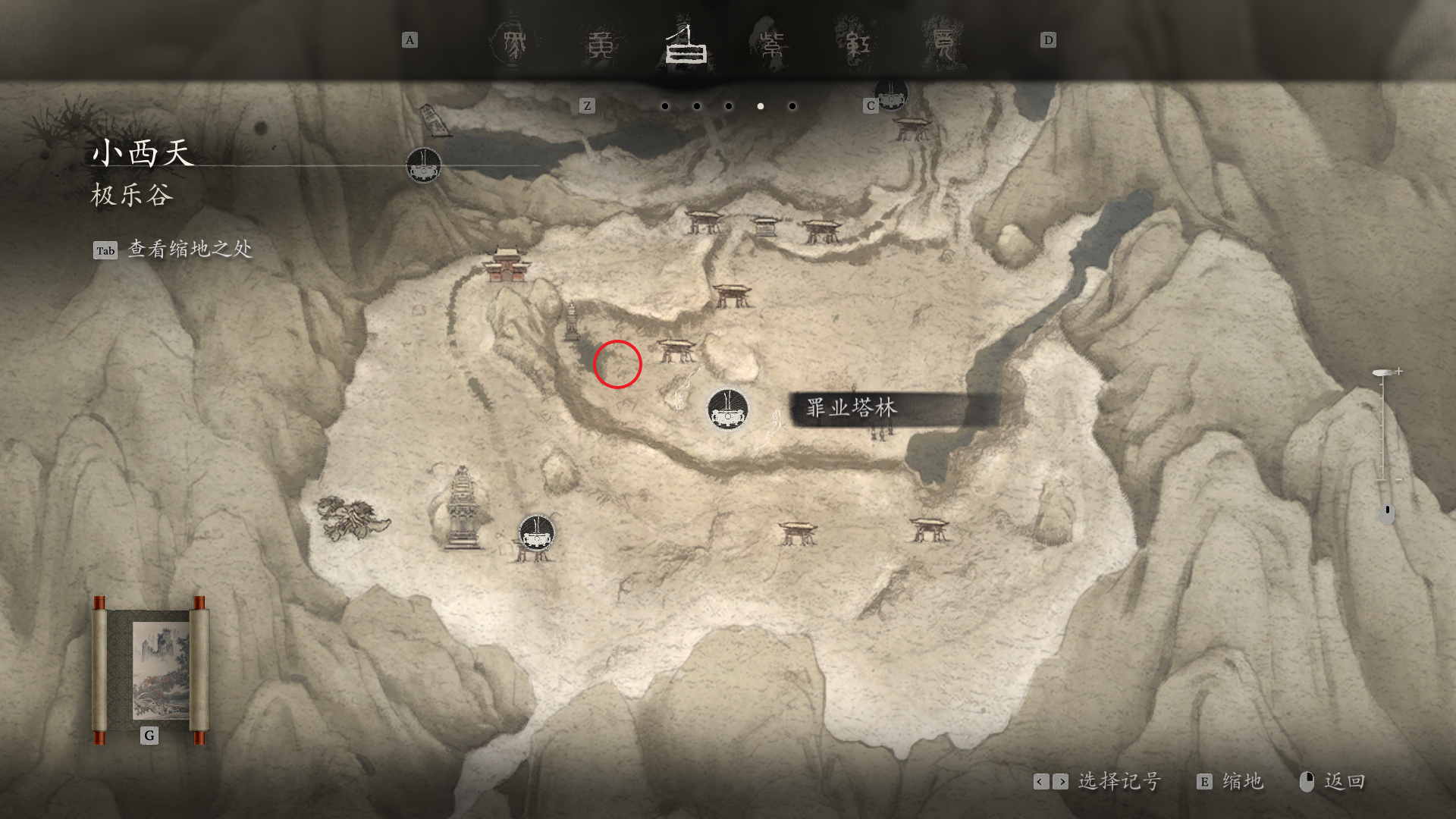Viewport: 1456px width, 819px height.
Task: Select the 罪业塔林 shrine marker
Action: point(728,409)
